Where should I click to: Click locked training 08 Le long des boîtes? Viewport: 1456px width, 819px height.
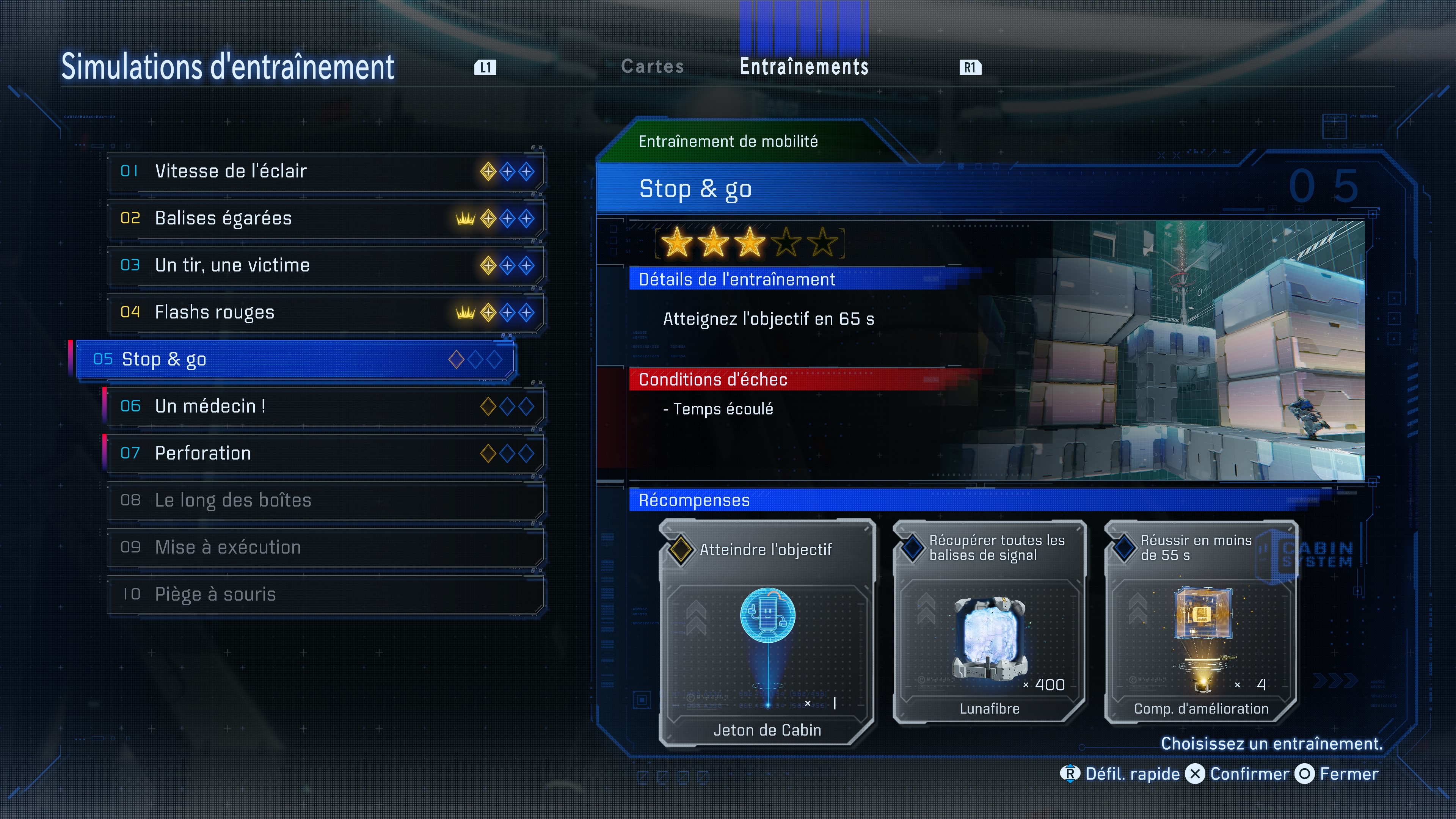[325, 500]
